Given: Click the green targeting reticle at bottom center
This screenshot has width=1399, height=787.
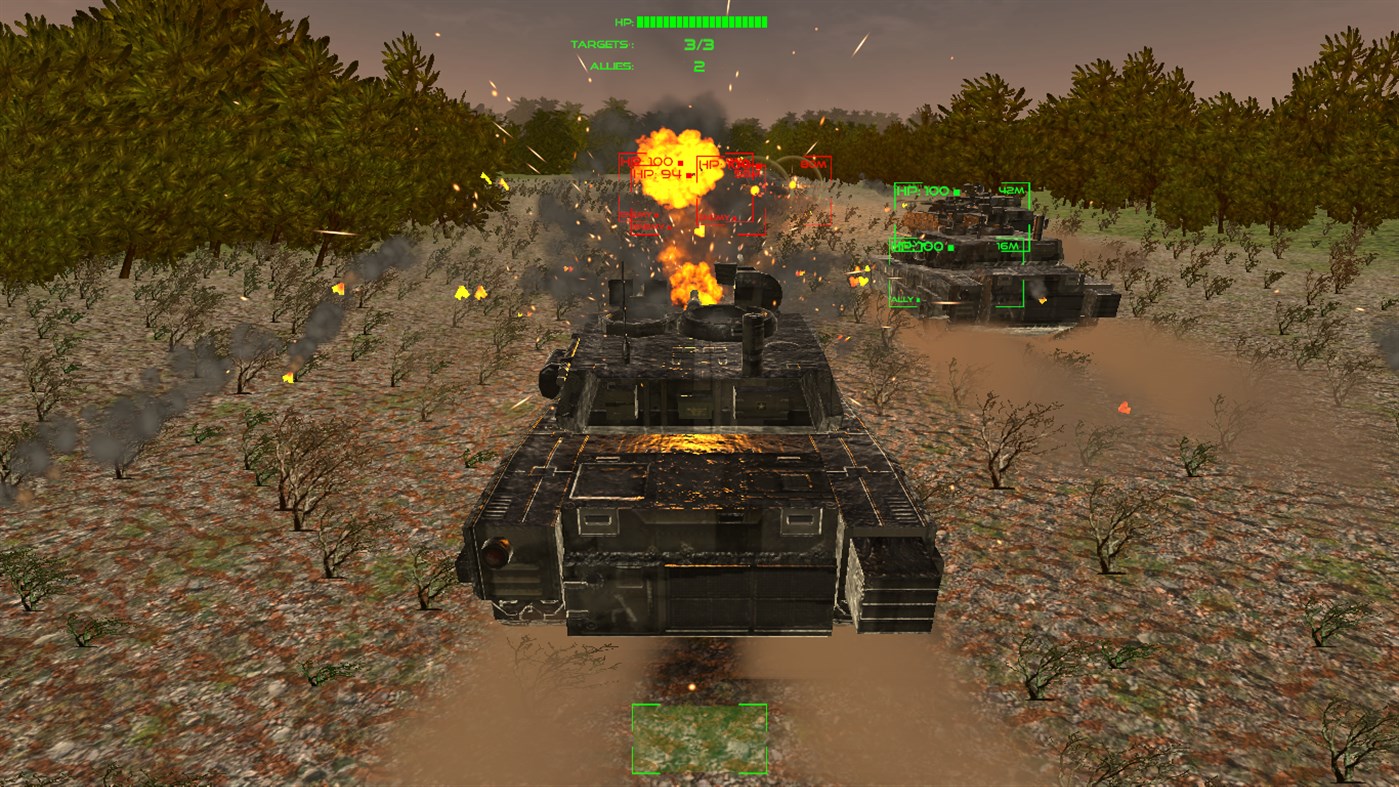Looking at the screenshot, I should coord(700,738).
